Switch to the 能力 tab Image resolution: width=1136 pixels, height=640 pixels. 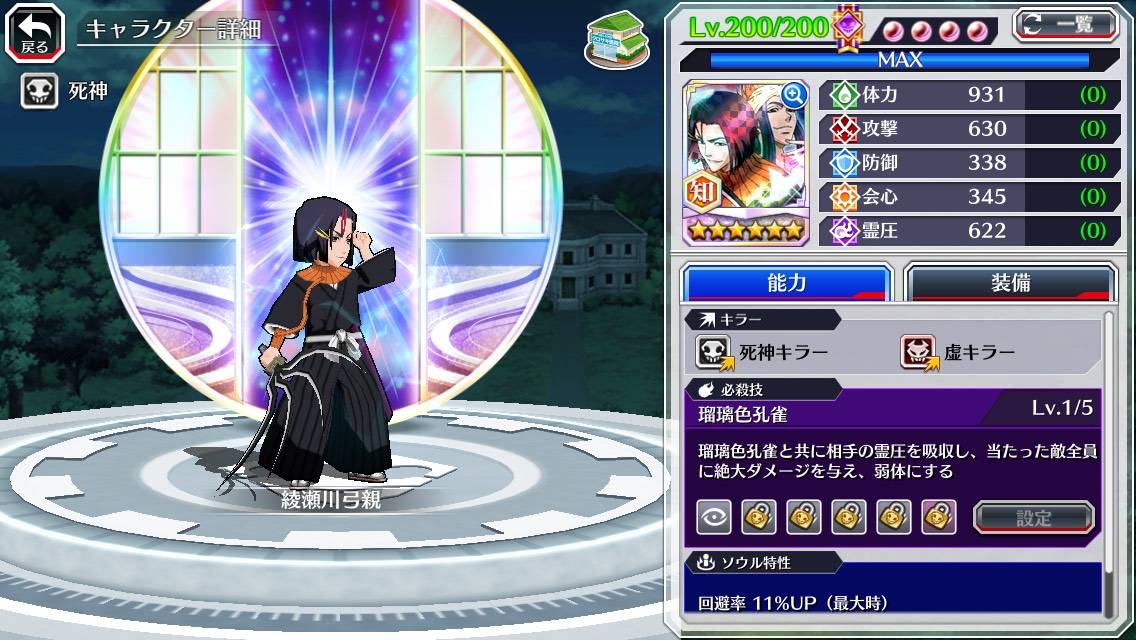[786, 282]
